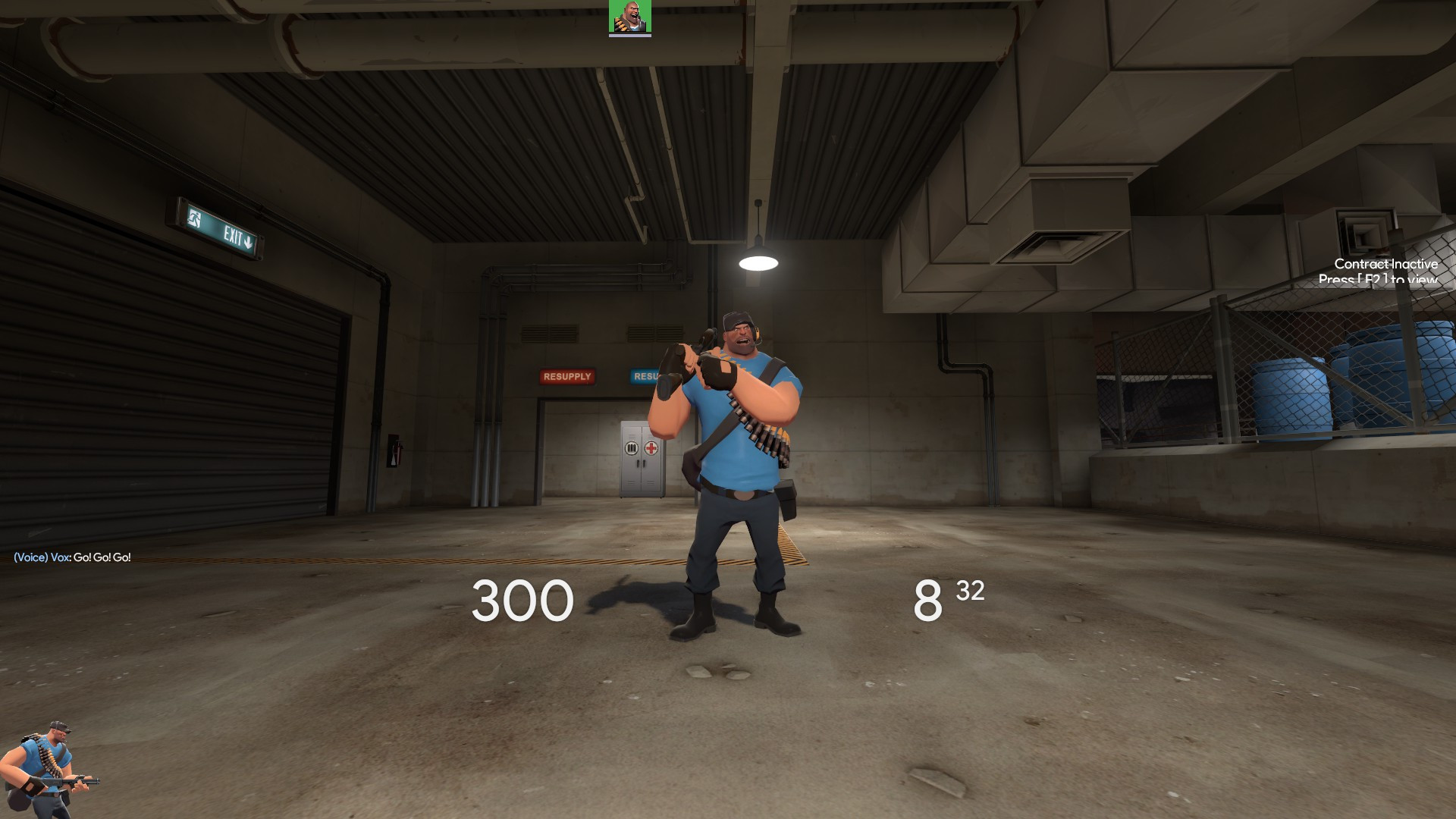Image resolution: width=1456 pixels, height=819 pixels.
Task: Toggle the blue RESUPPLY sign
Action: click(x=644, y=375)
